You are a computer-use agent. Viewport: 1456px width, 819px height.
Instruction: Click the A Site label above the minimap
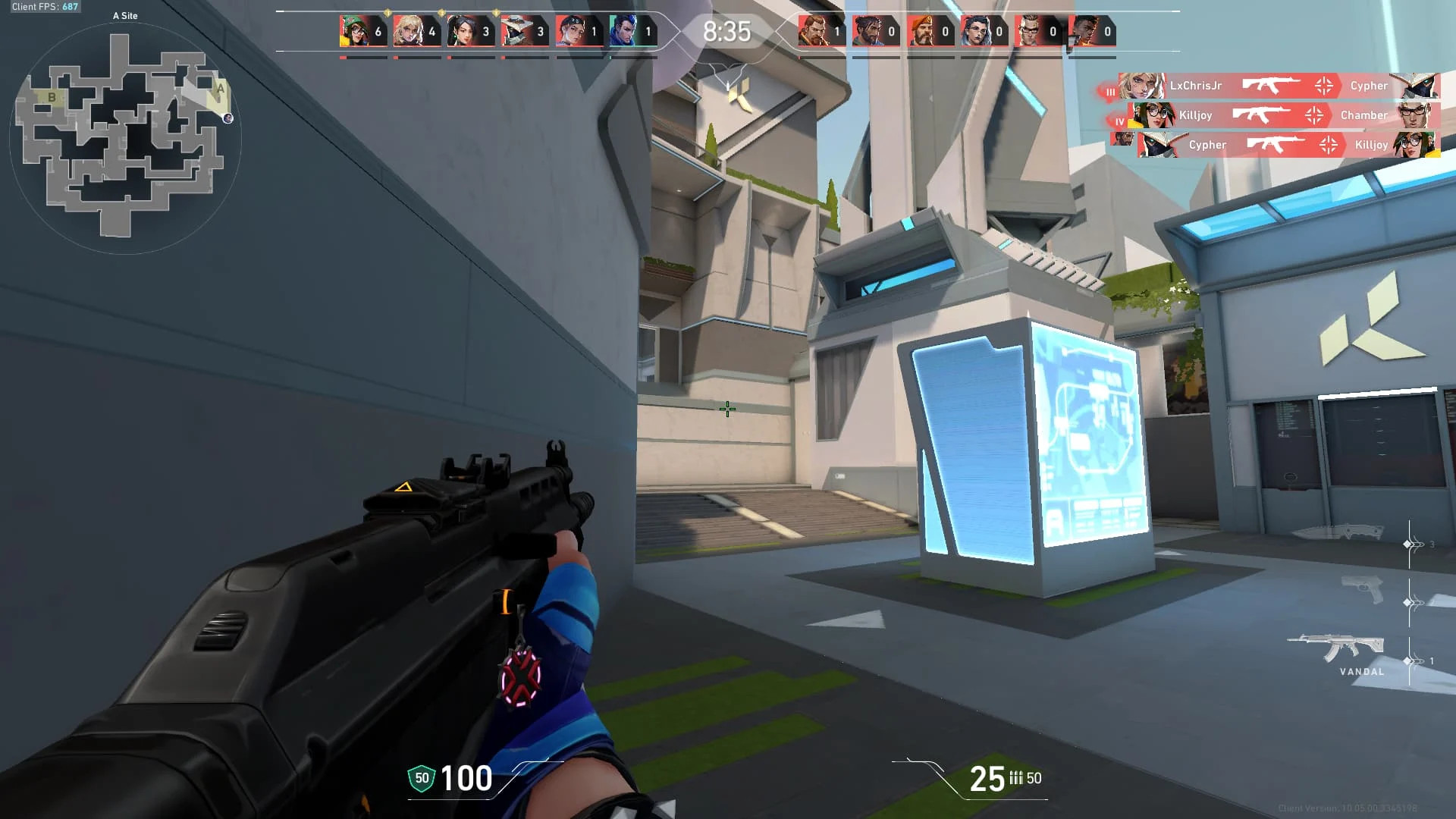pos(124,15)
